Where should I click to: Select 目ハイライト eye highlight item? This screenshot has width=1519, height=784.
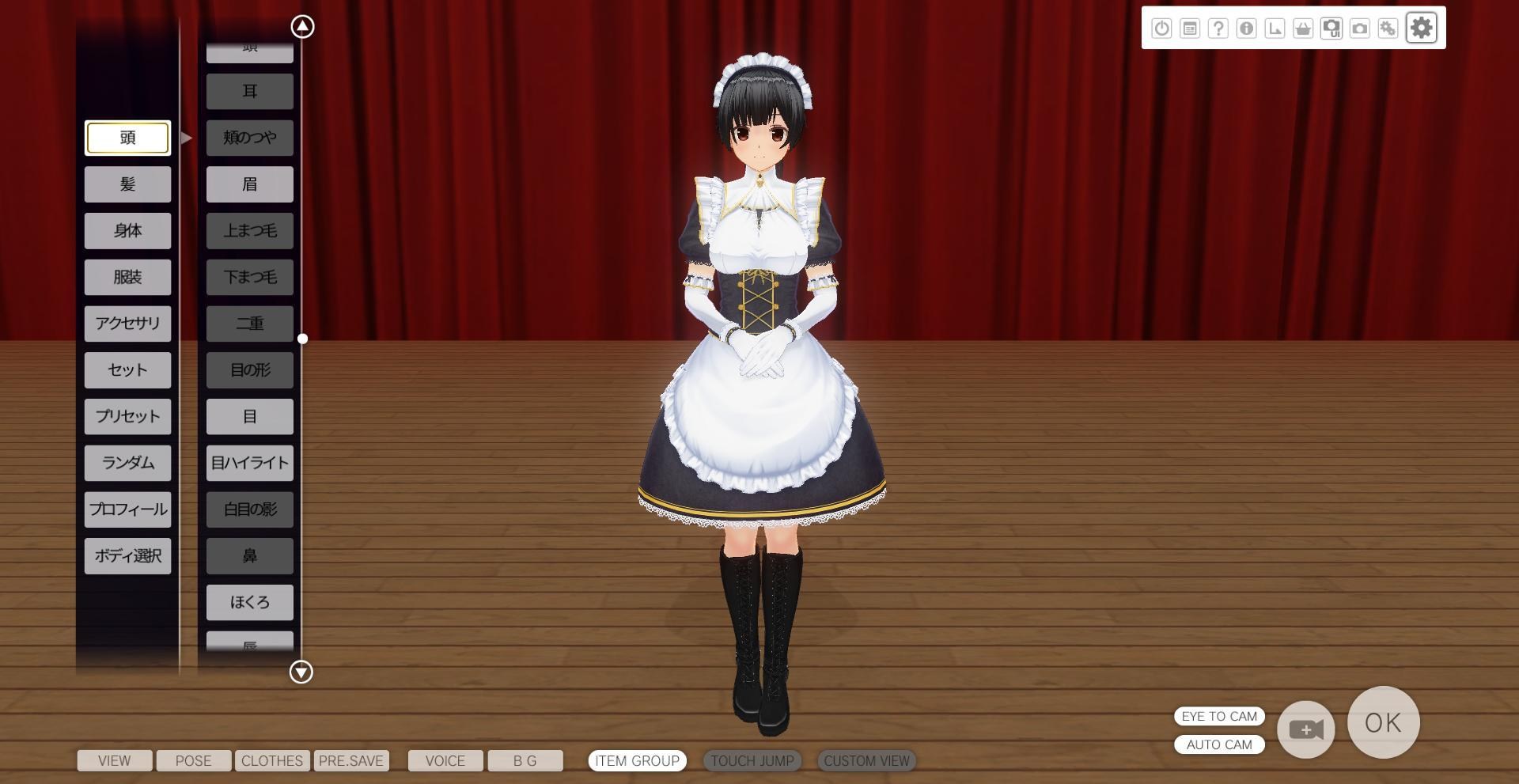pyautogui.click(x=249, y=463)
